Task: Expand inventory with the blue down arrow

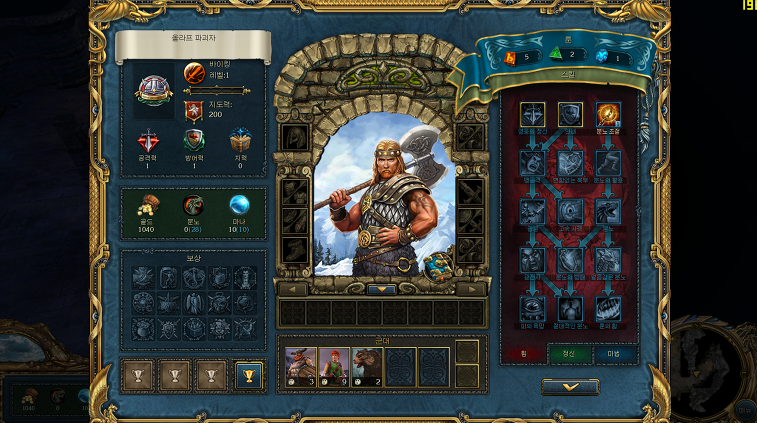Action: (x=382, y=290)
